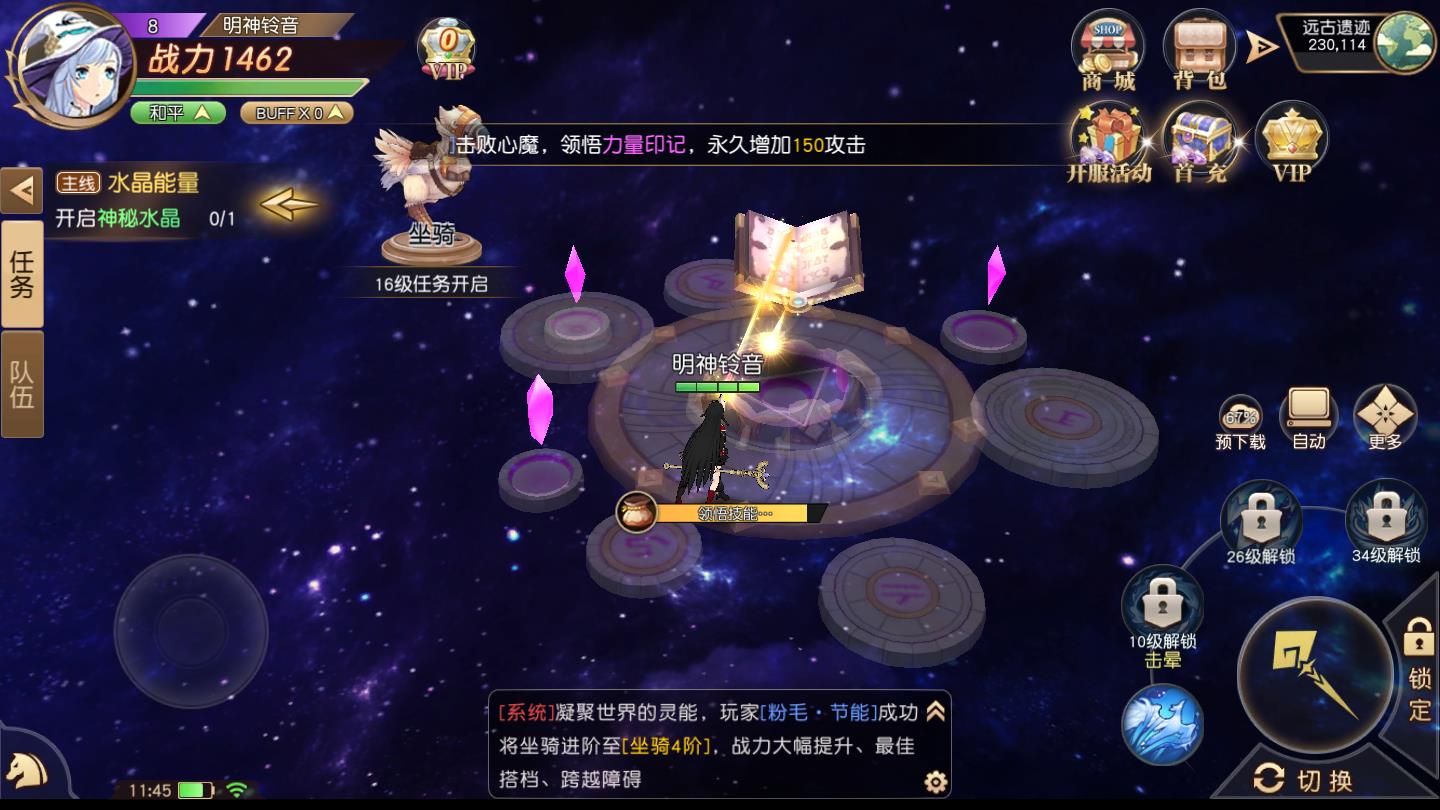The height and width of the screenshot is (810, 1440).
Task: Use the main attack button
Action: (1314, 675)
